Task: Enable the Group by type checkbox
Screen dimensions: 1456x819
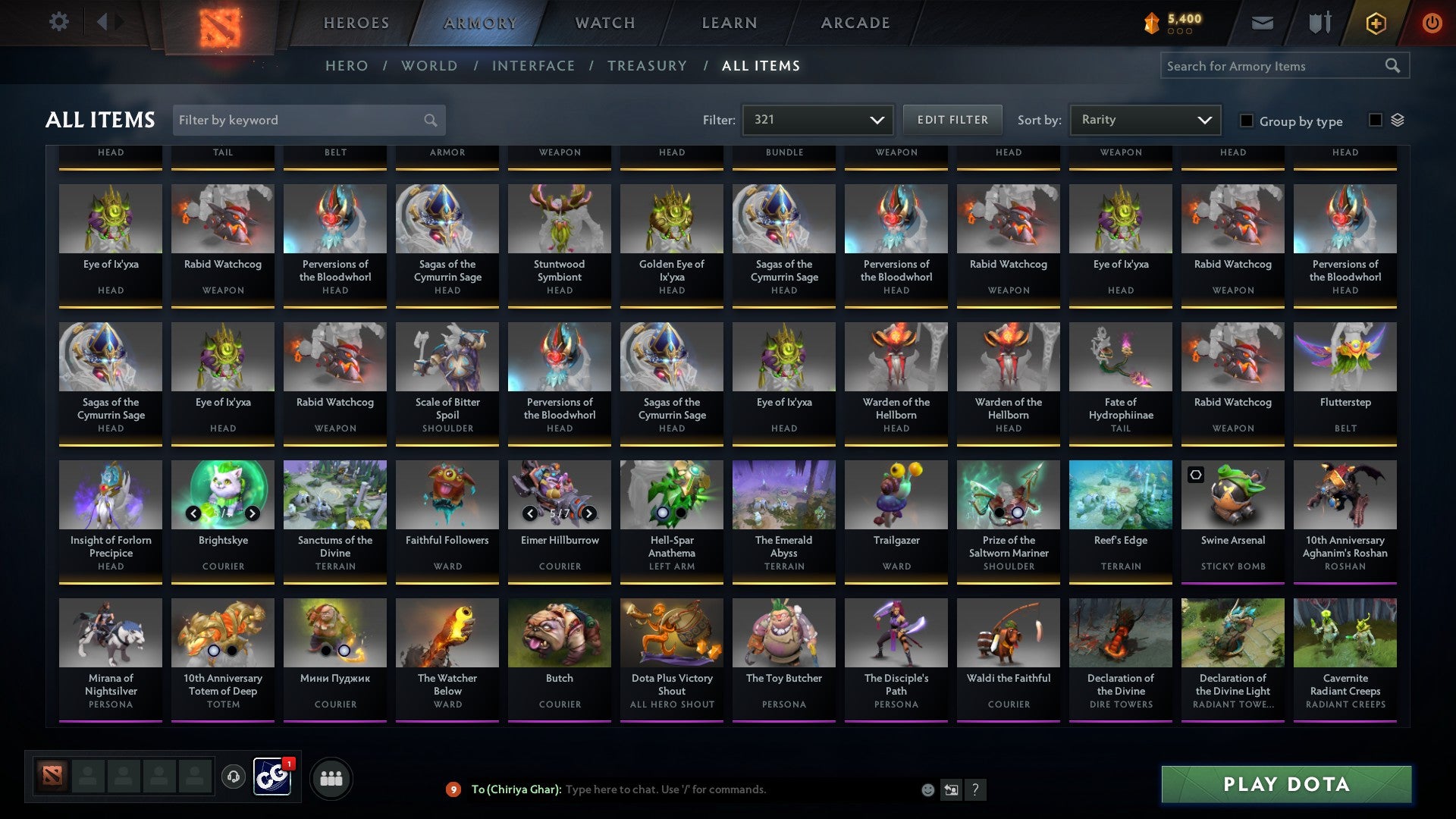Action: tap(1247, 121)
